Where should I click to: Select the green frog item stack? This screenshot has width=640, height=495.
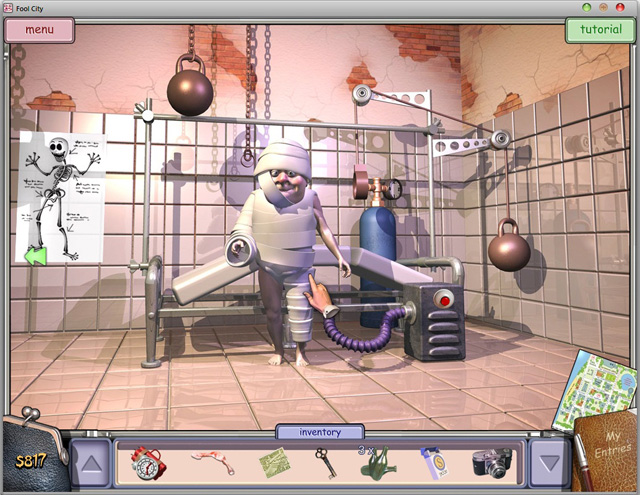(x=376, y=463)
